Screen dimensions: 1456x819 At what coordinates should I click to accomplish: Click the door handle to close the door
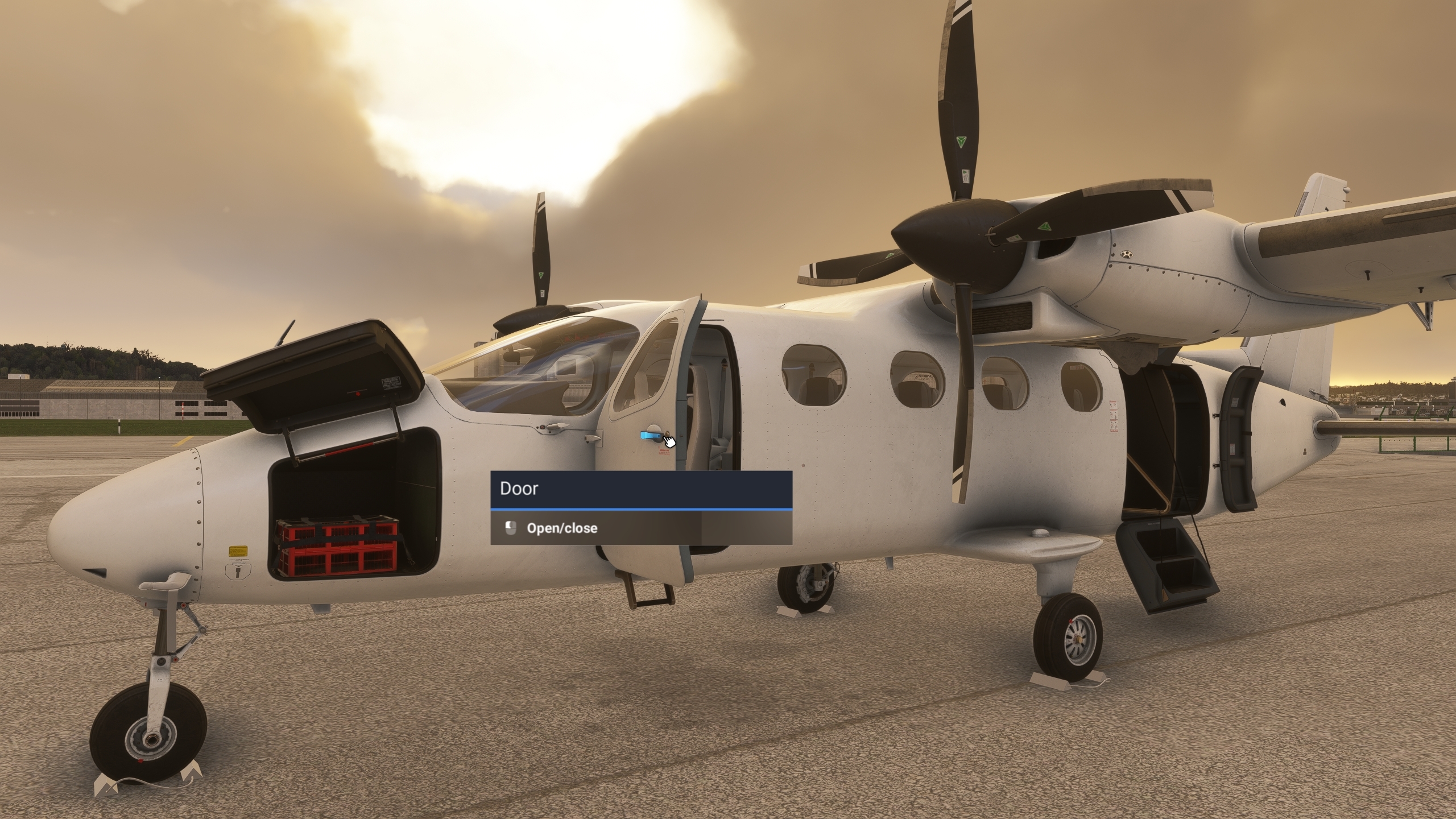point(650,435)
